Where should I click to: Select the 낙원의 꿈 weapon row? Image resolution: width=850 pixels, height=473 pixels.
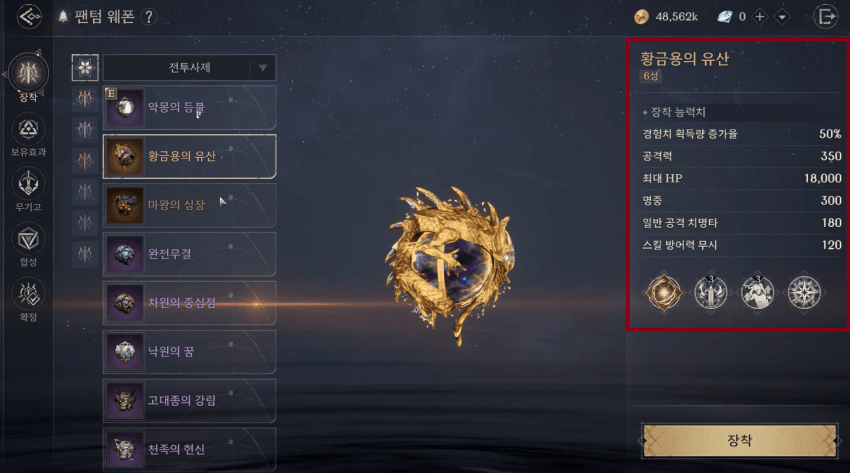[x=189, y=352]
